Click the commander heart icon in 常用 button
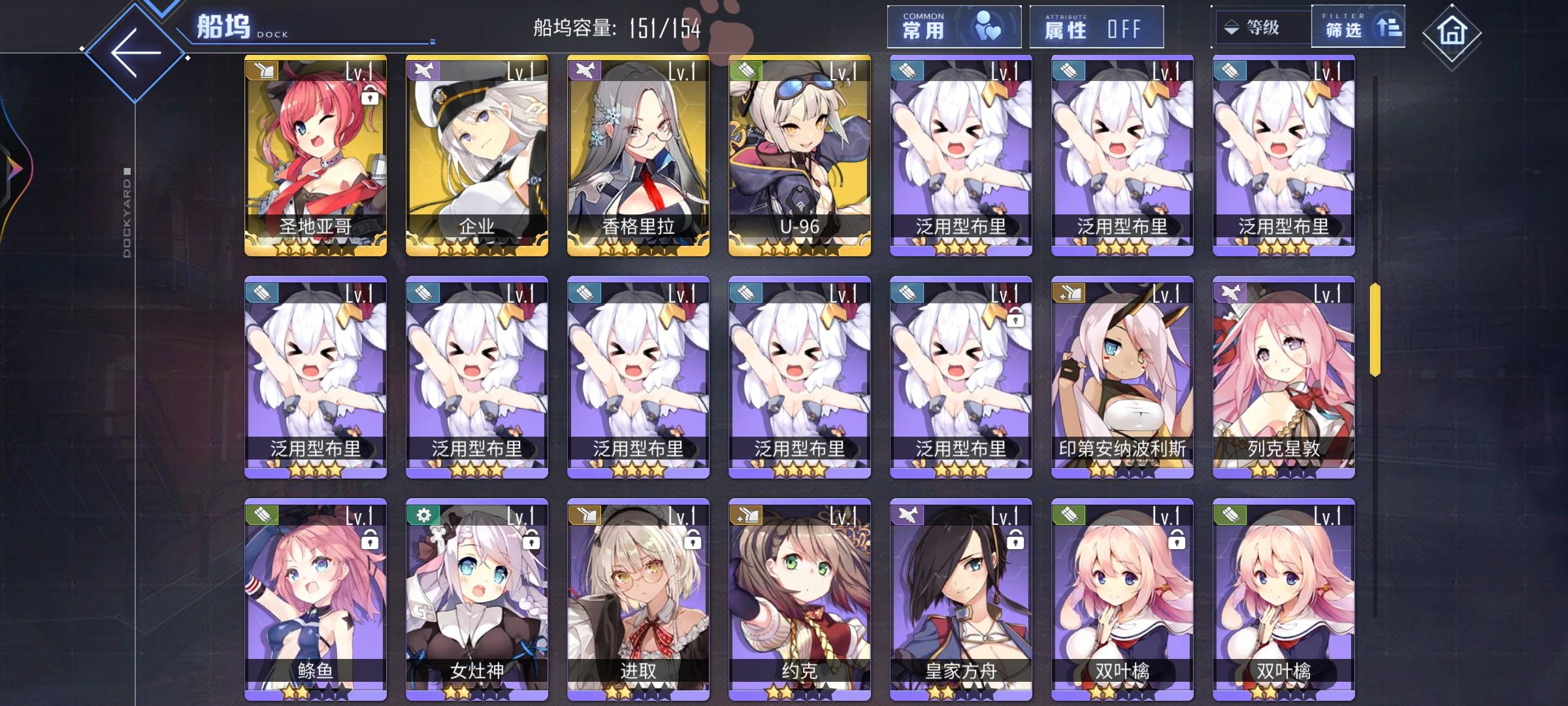Image resolution: width=1568 pixels, height=706 pixels. click(x=990, y=25)
